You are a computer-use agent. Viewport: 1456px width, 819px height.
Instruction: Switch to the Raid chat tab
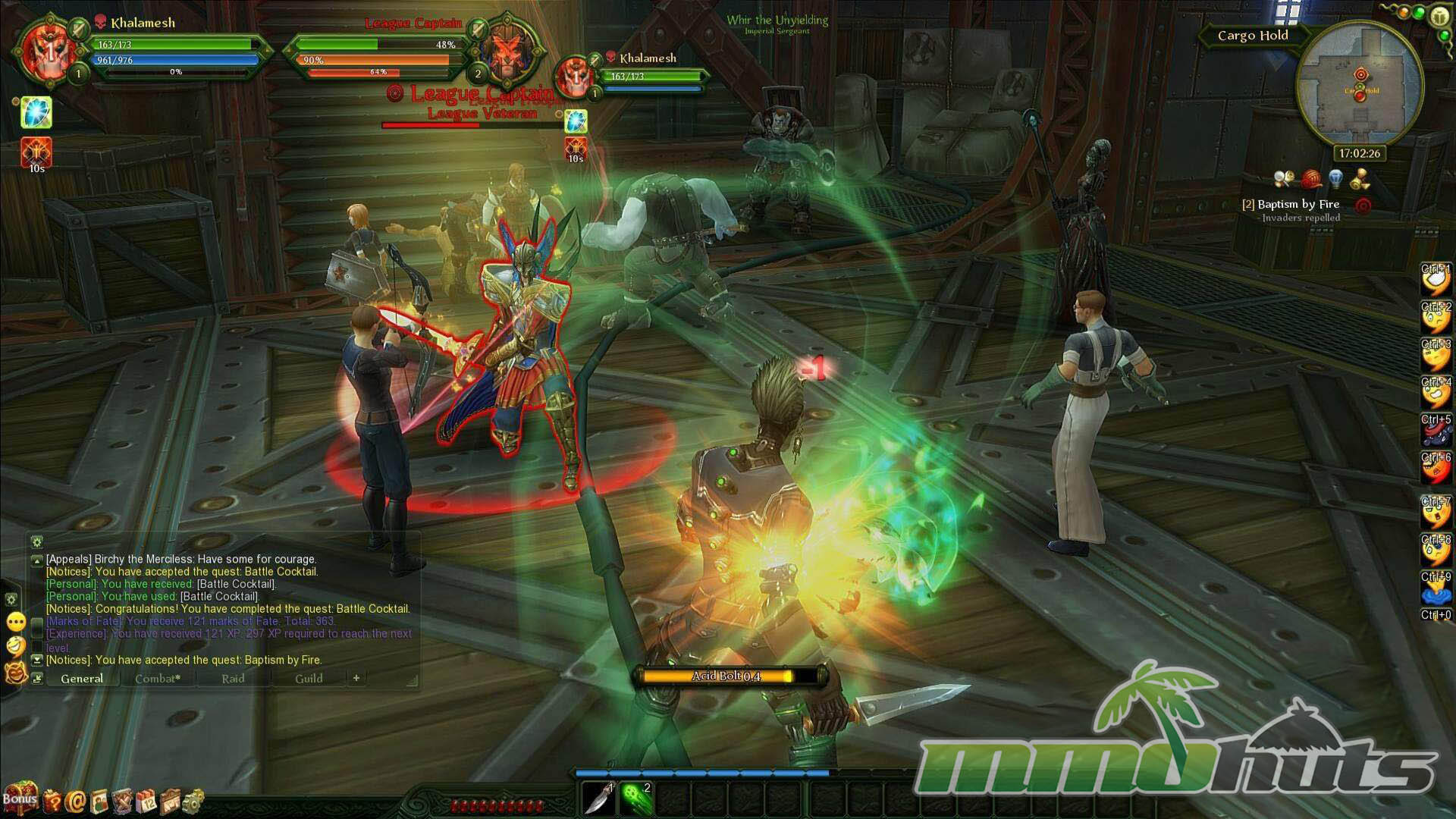[233, 679]
